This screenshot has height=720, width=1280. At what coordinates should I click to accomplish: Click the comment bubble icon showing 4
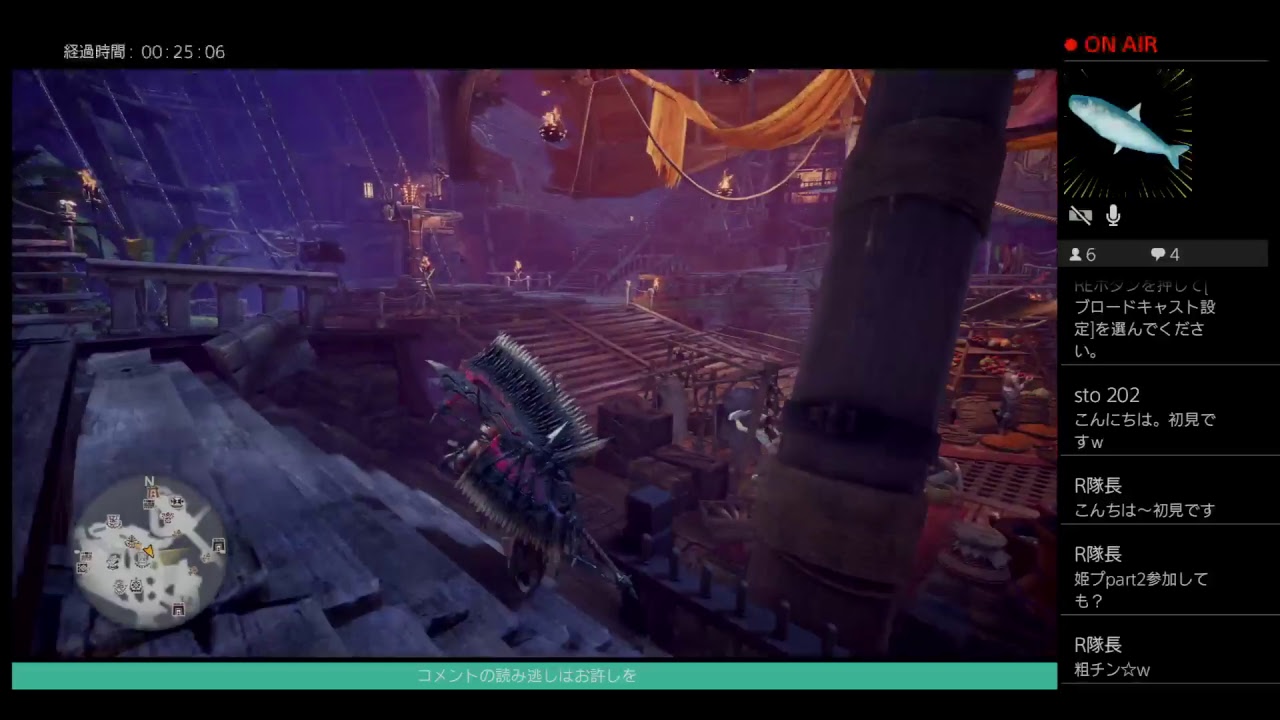pos(1158,254)
